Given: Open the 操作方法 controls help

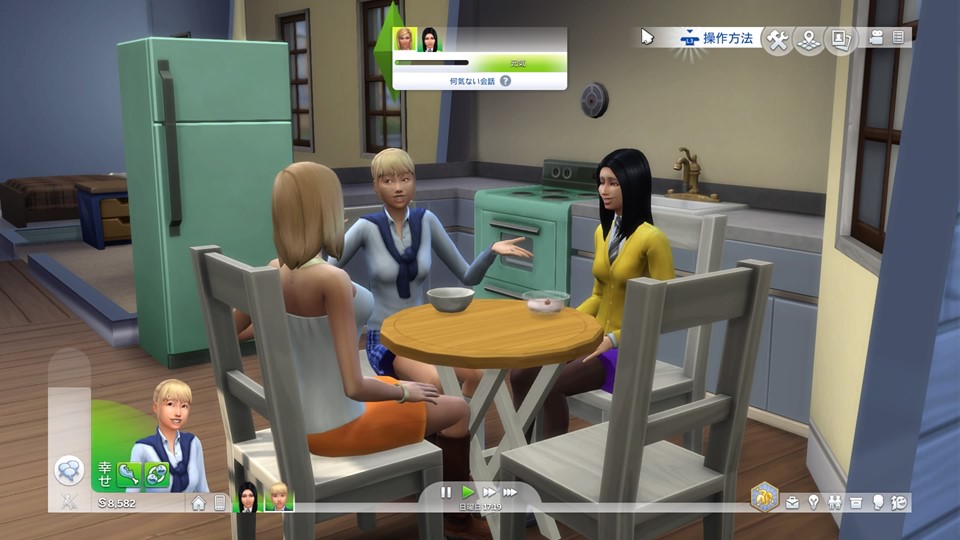Looking at the screenshot, I should pyautogui.click(x=715, y=39).
